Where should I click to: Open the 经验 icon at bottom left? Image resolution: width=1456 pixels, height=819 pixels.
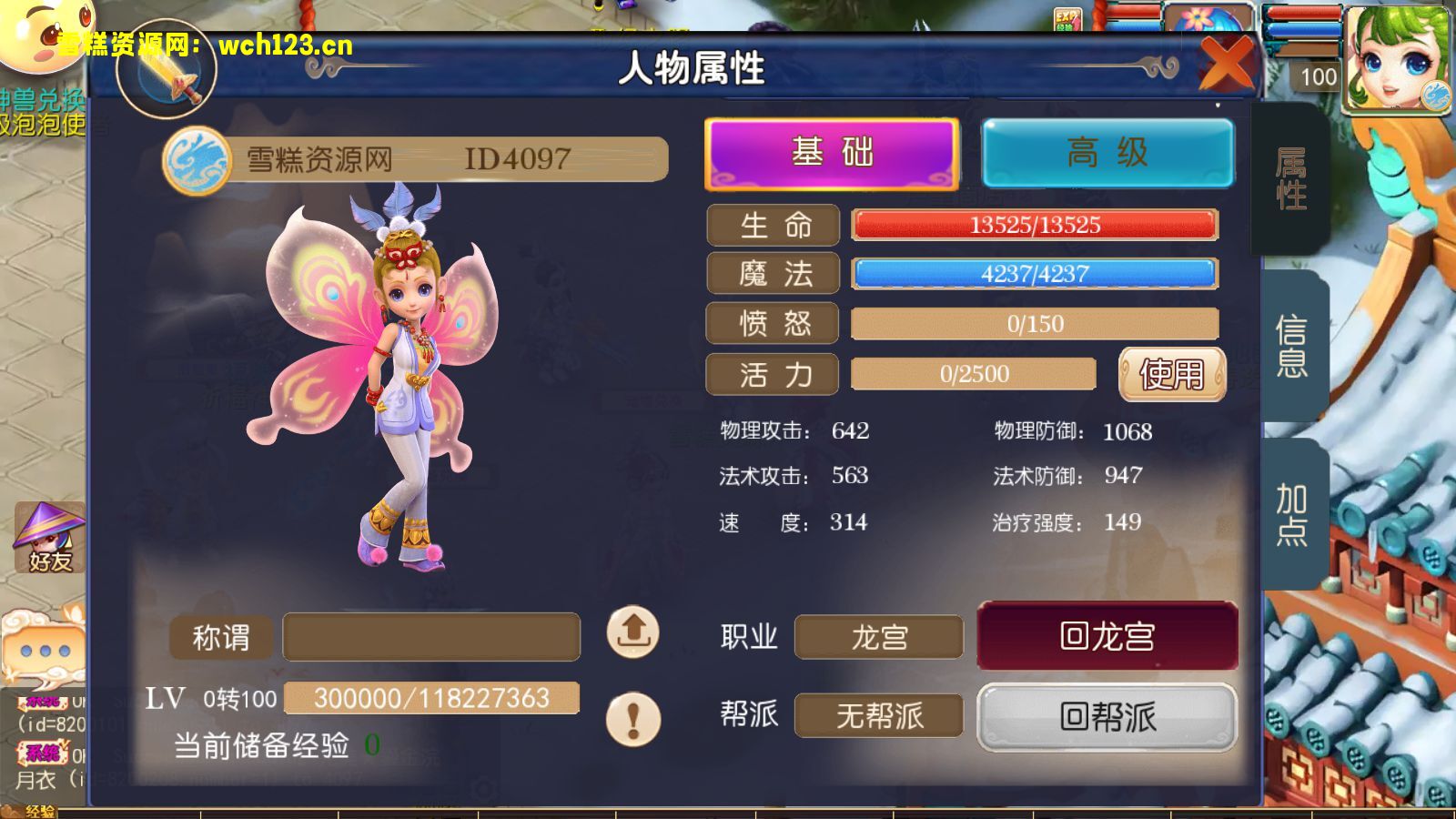[x=41, y=808]
